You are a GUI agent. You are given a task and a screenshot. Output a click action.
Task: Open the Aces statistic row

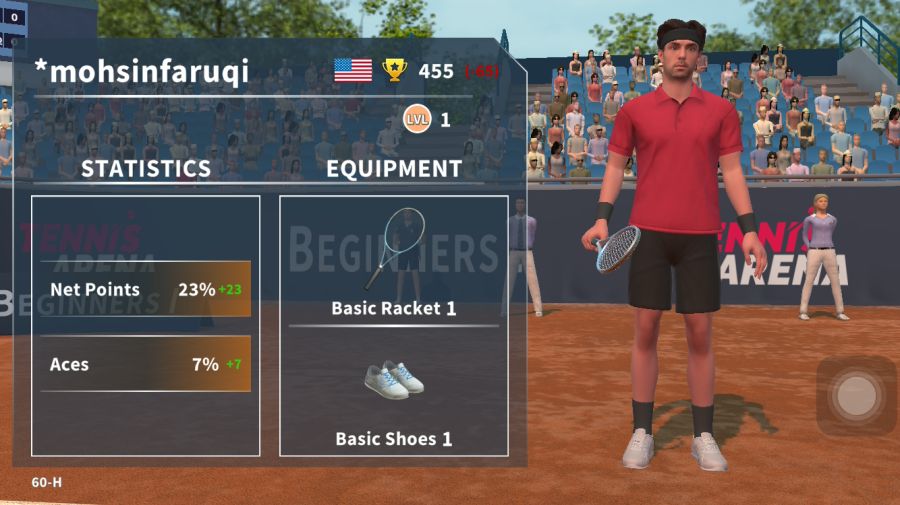point(146,364)
